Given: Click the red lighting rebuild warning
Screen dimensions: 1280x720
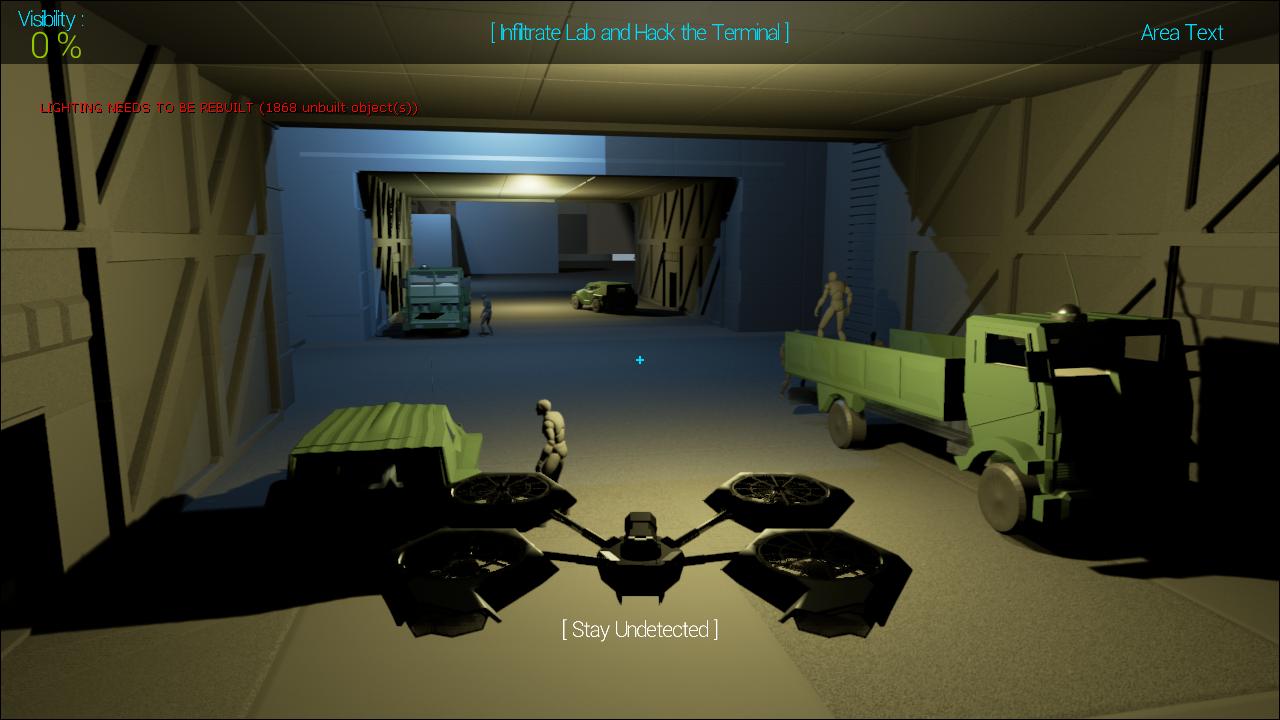Looking at the screenshot, I should click(228, 107).
